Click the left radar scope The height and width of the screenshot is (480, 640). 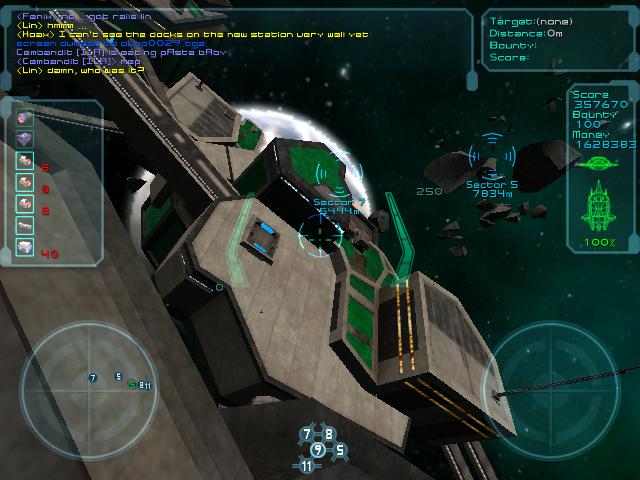click(x=88, y=380)
